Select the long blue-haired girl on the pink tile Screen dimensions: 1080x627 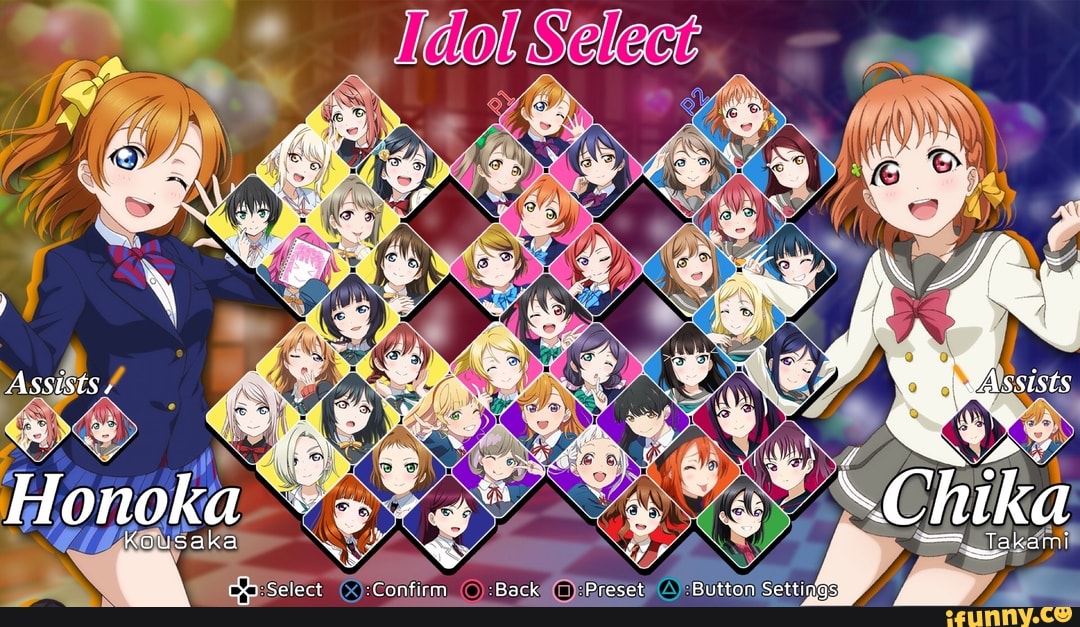[596, 164]
